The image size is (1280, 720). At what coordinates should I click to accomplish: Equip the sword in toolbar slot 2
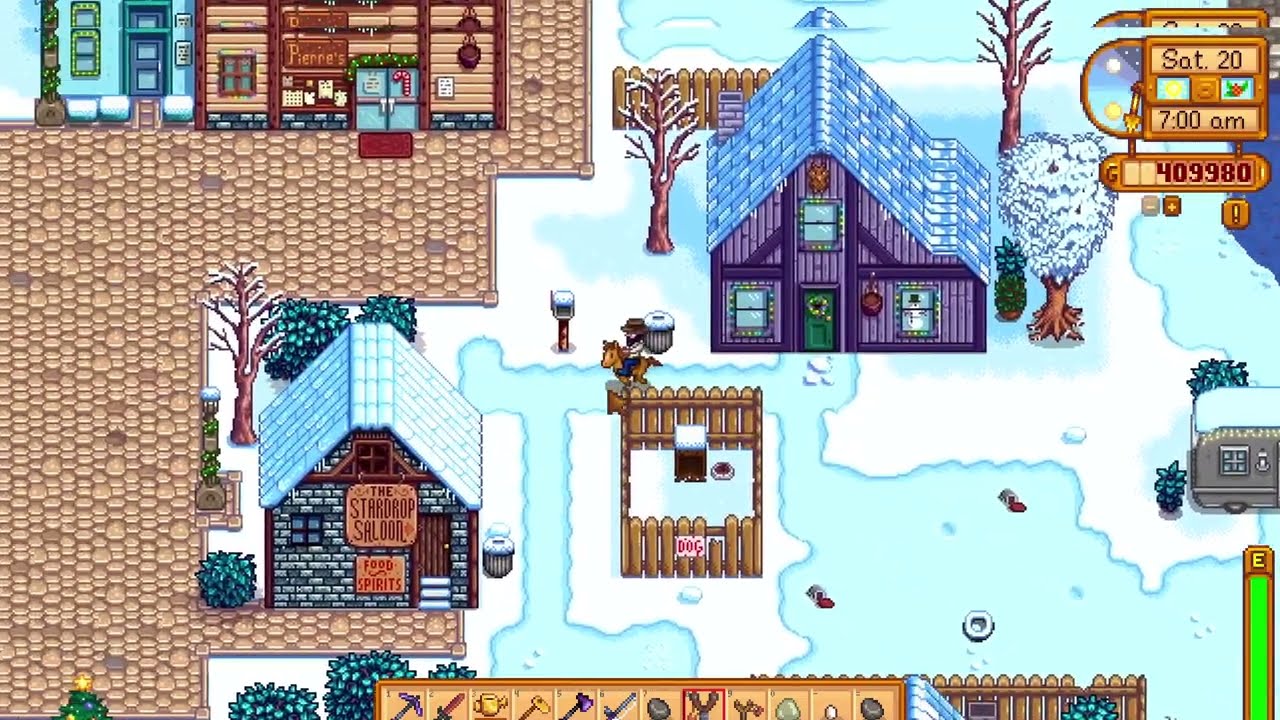click(x=452, y=706)
